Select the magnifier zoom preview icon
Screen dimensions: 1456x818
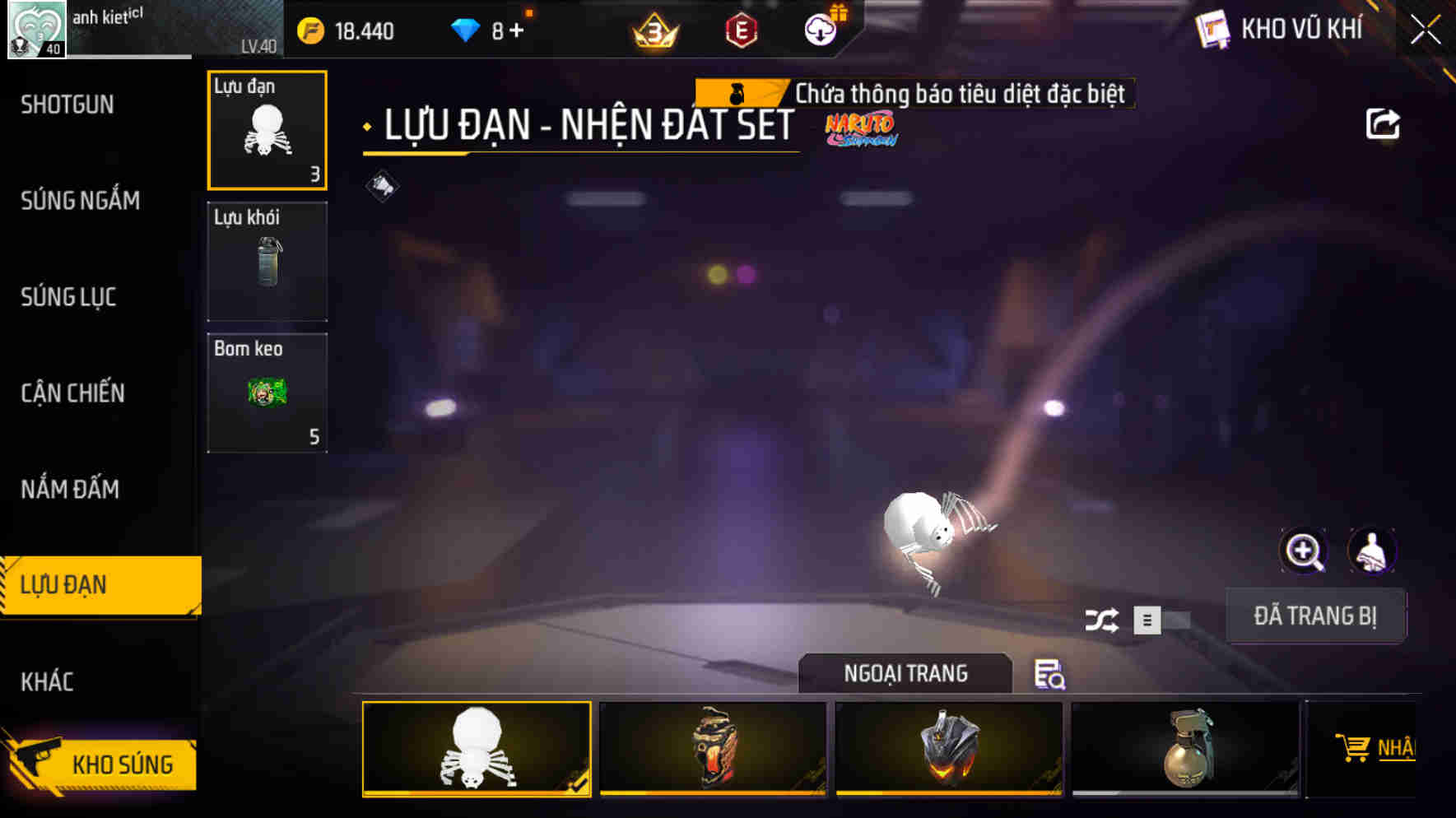(1303, 551)
